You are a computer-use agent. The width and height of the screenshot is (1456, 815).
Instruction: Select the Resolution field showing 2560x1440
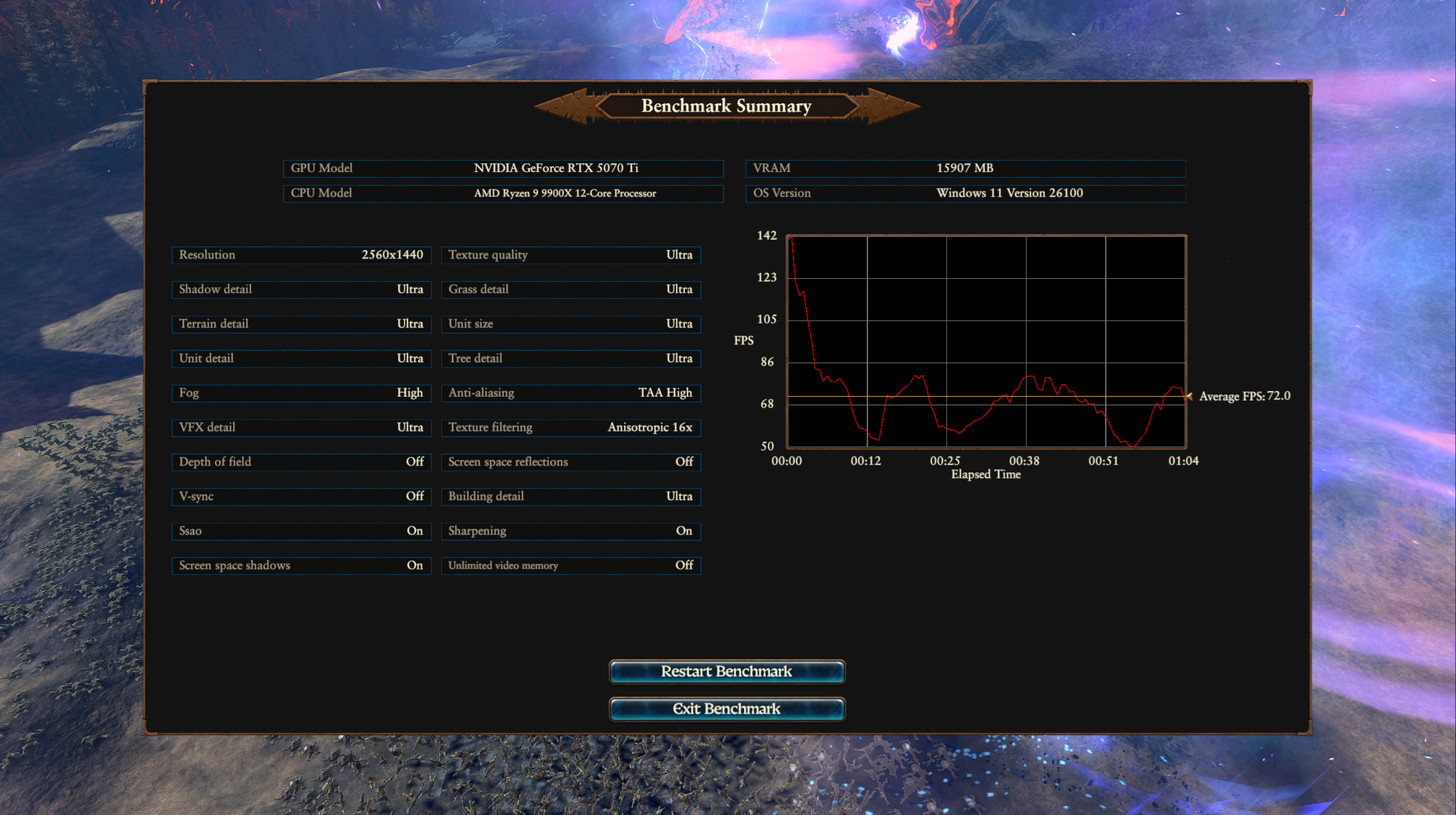(301, 255)
